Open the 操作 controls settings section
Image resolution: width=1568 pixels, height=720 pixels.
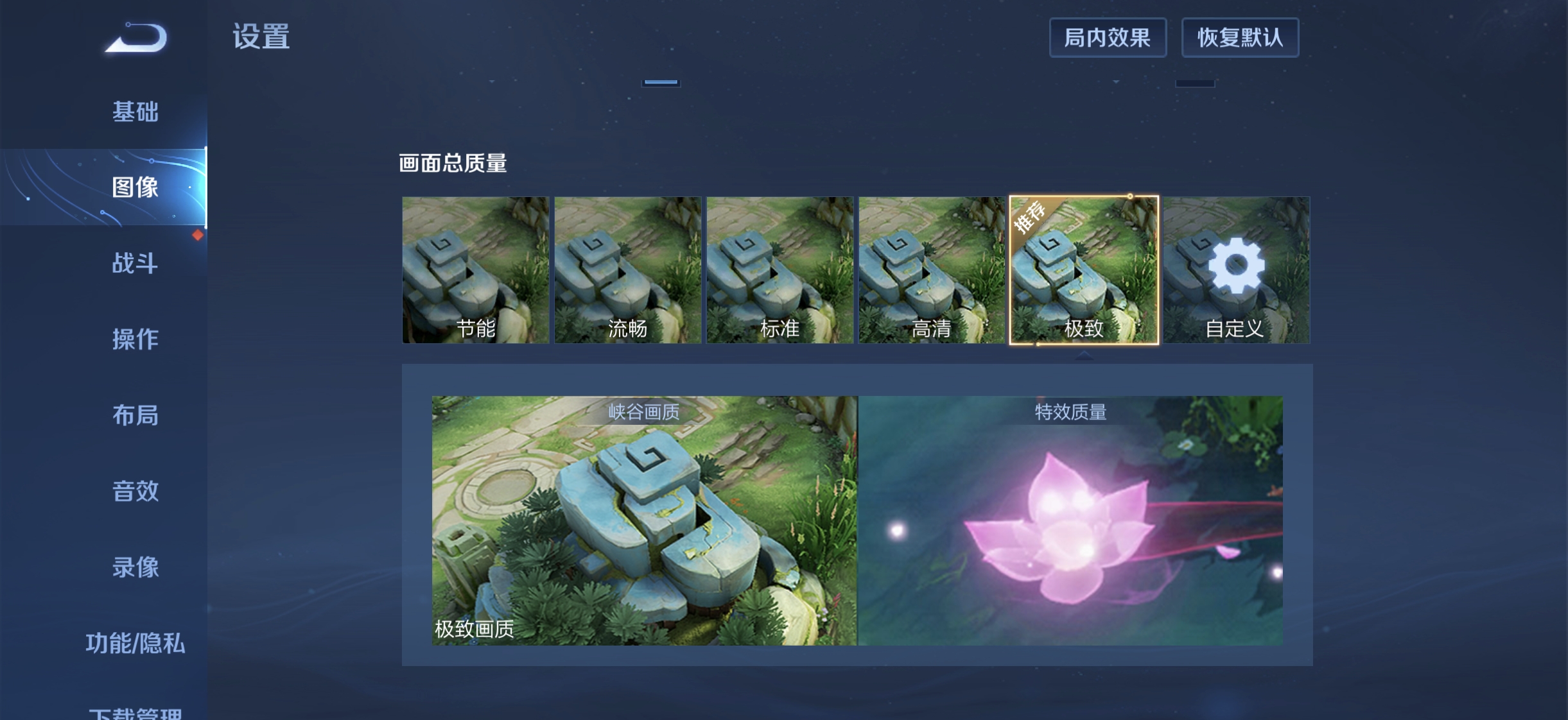135,339
